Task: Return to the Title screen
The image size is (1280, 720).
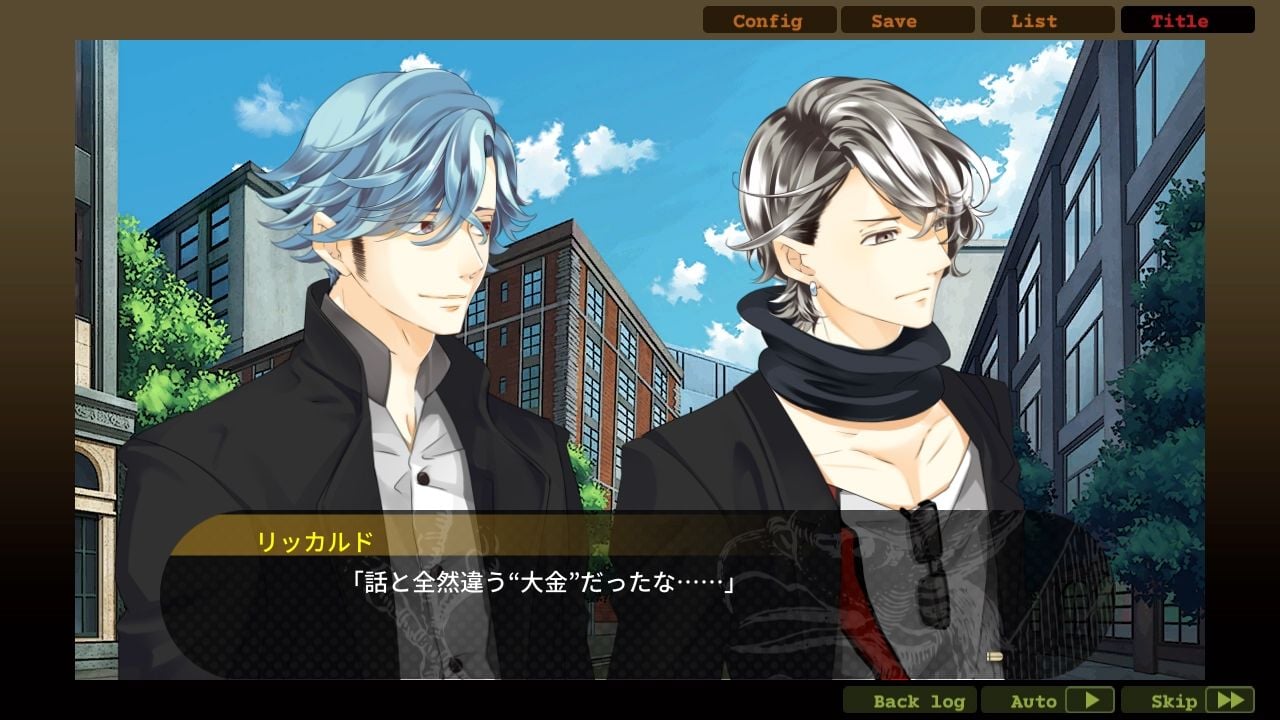Action: pyautogui.click(x=1187, y=20)
